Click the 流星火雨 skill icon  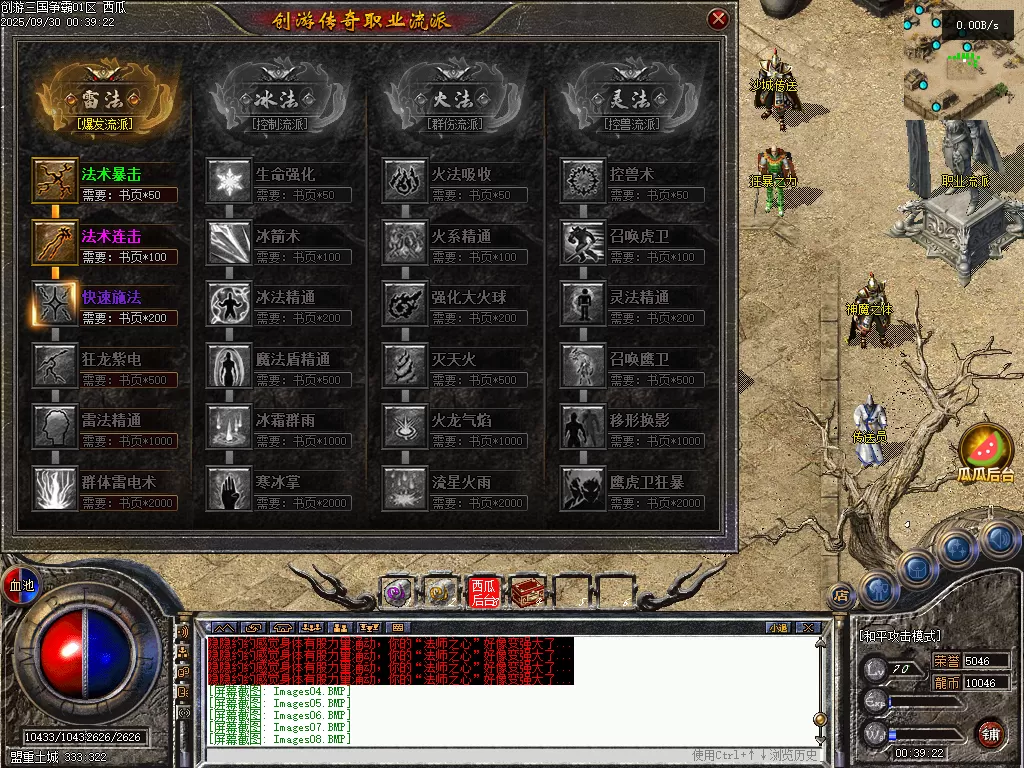tap(405, 488)
